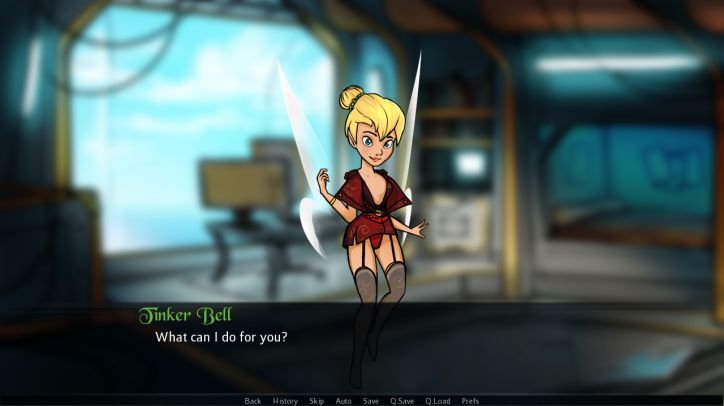Toggle Skip mode in quick menu
Viewport: 724px width, 406px height.
coord(316,401)
